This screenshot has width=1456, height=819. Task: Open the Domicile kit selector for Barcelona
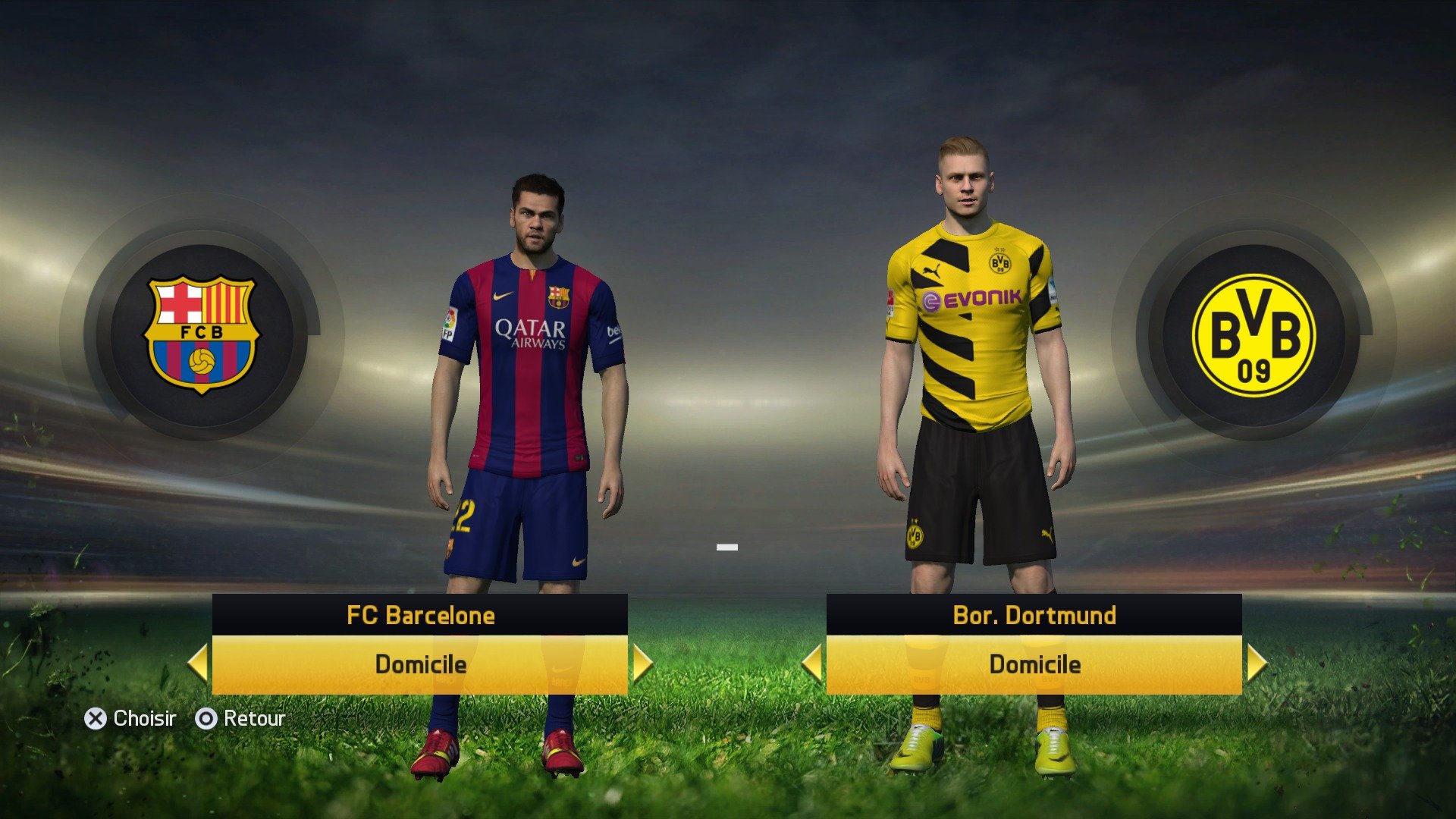421,665
